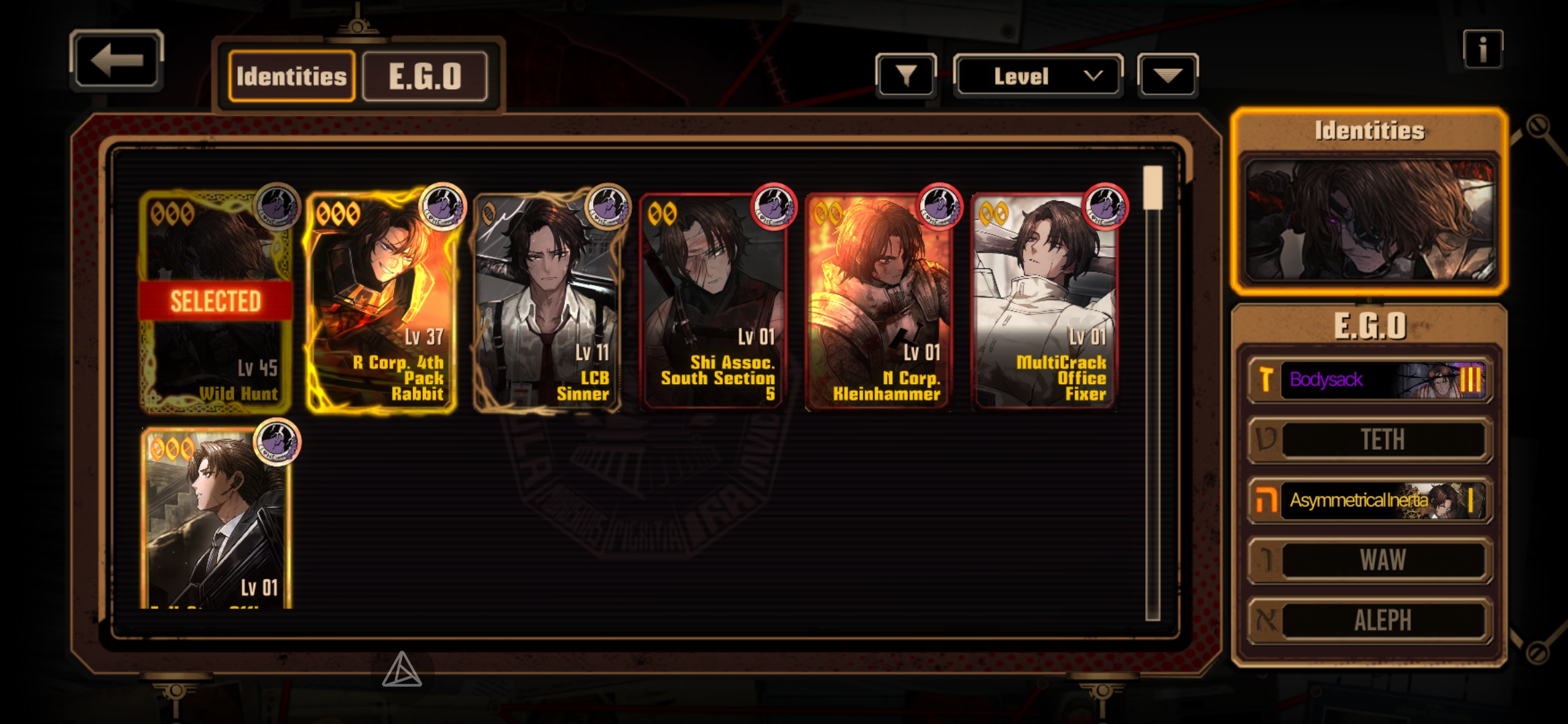
Task: Open the Identities portrait panel
Action: click(1370, 220)
